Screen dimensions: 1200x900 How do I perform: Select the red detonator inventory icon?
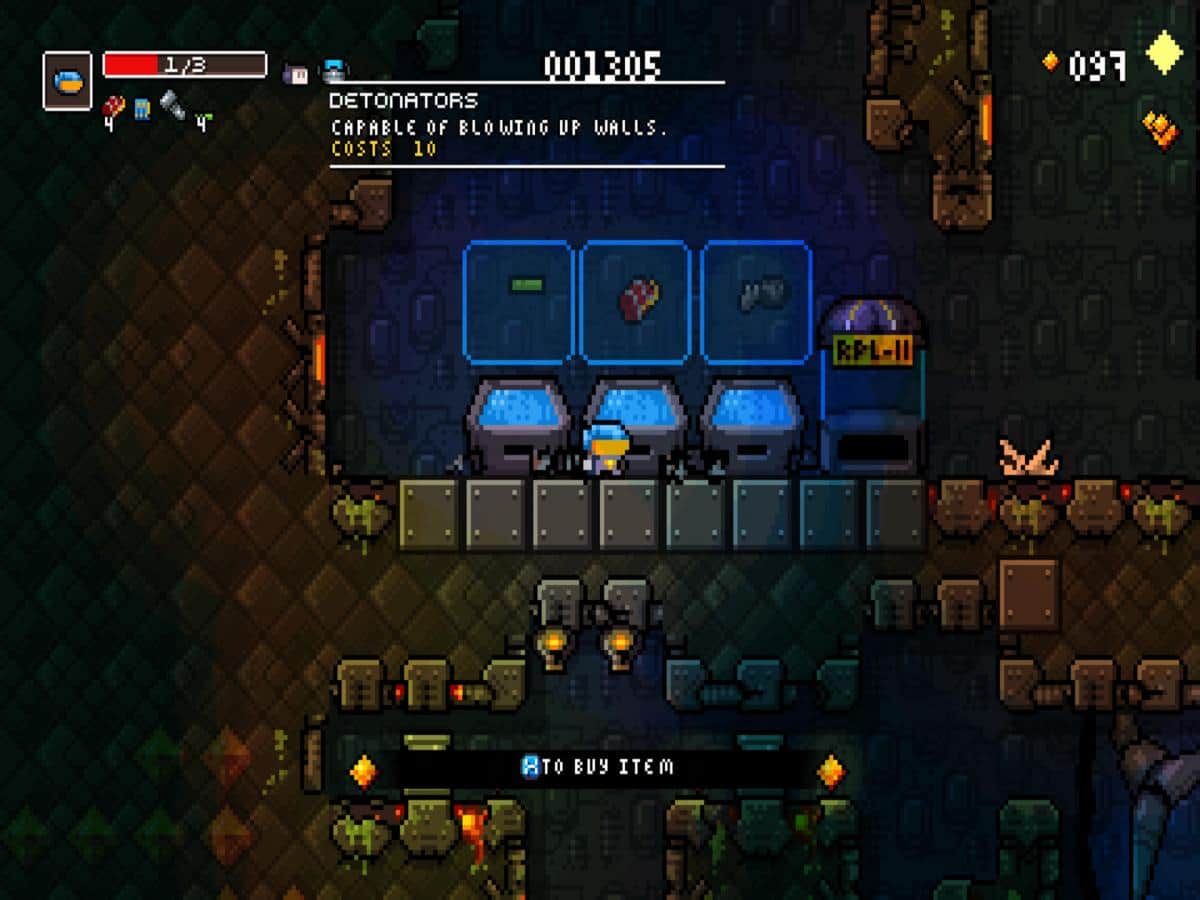click(114, 107)
